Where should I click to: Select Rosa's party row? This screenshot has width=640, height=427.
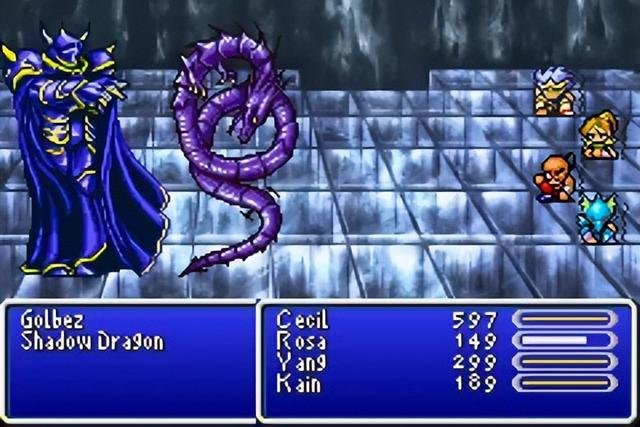[x=300, y=341]
